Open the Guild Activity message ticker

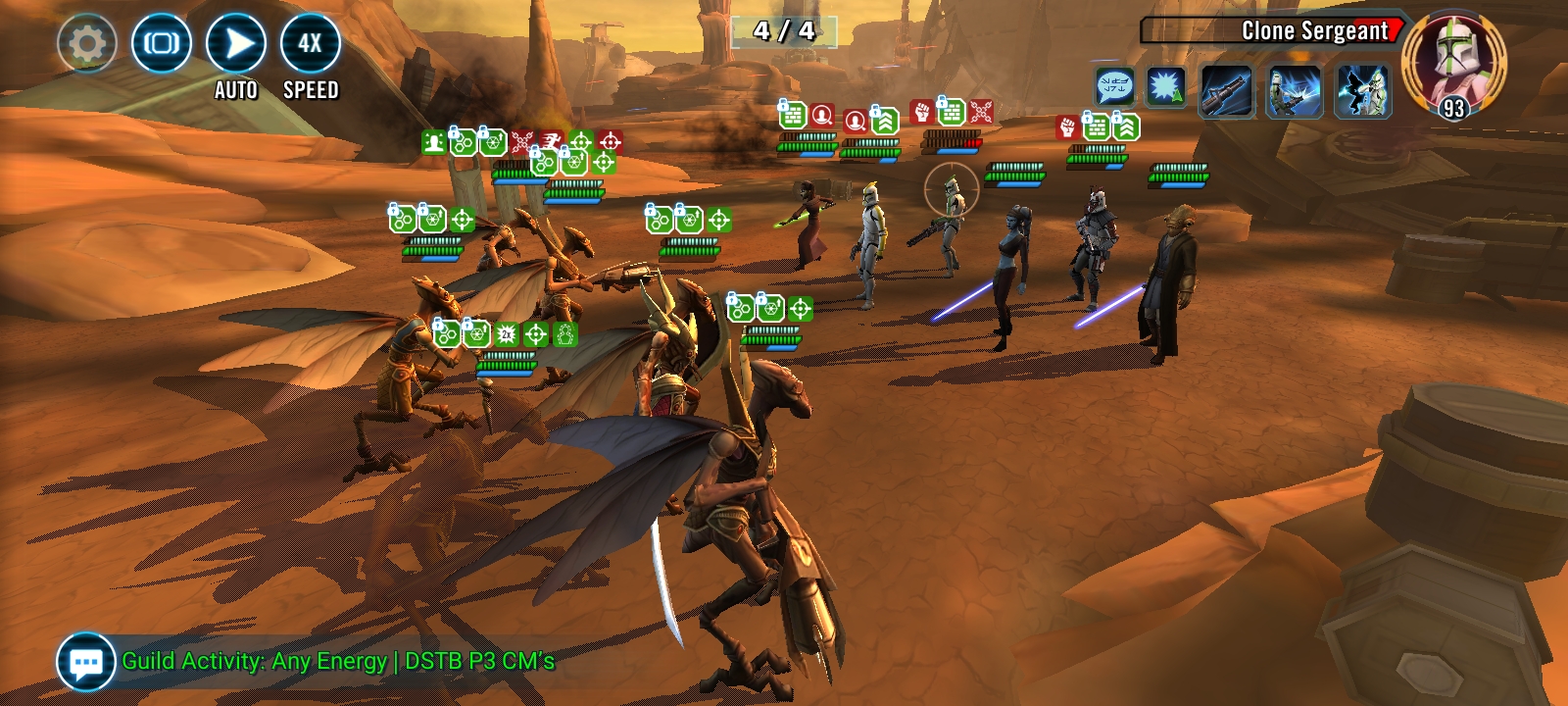click(x=338, y=662)
